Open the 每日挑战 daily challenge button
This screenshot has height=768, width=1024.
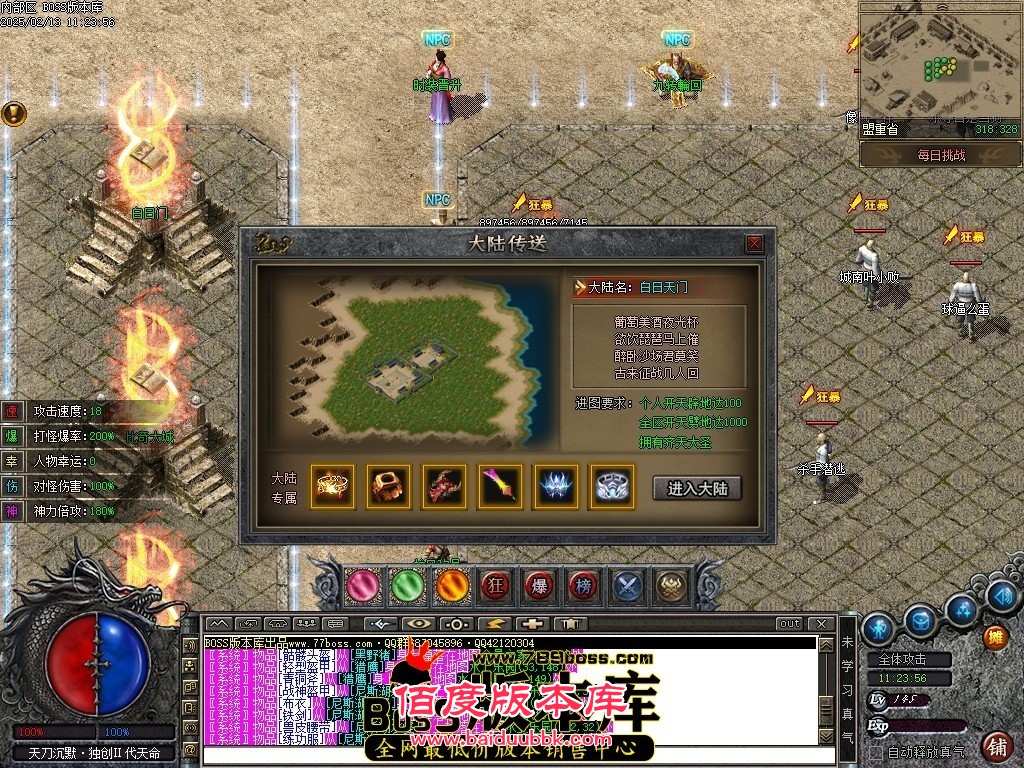[940, 156]
